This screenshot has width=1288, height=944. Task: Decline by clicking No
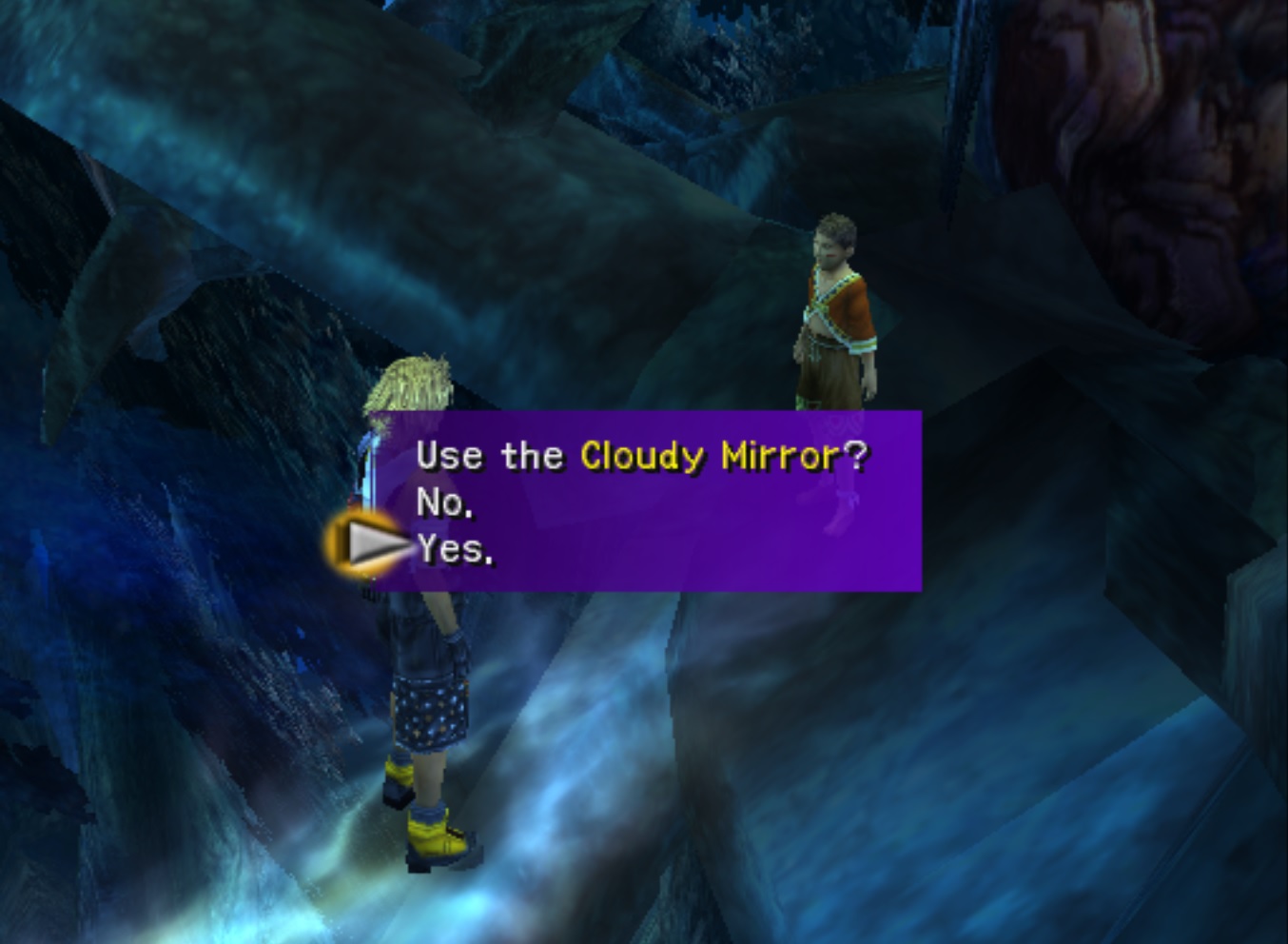pyautogui.click(x=440, y=502)
